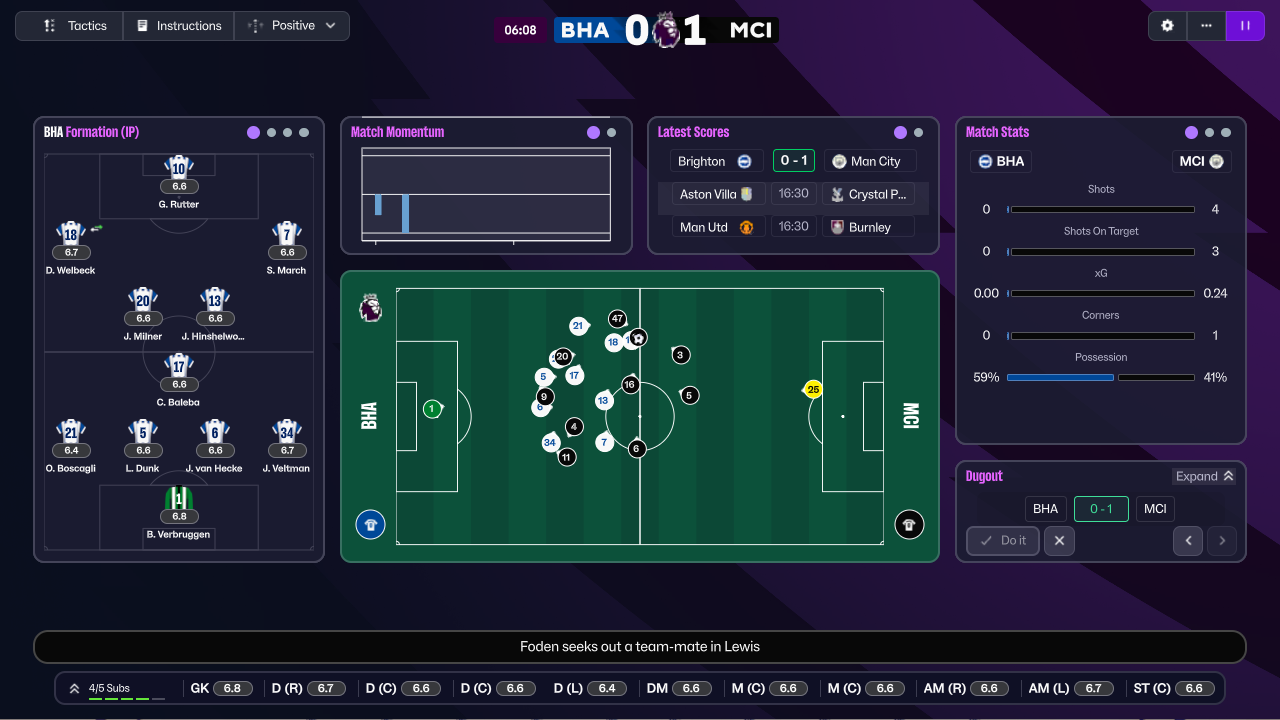Open the Positive mentality dropdown
Image resolution: width=1280 pixels, height=720 pixels.
tap(291, 25)
